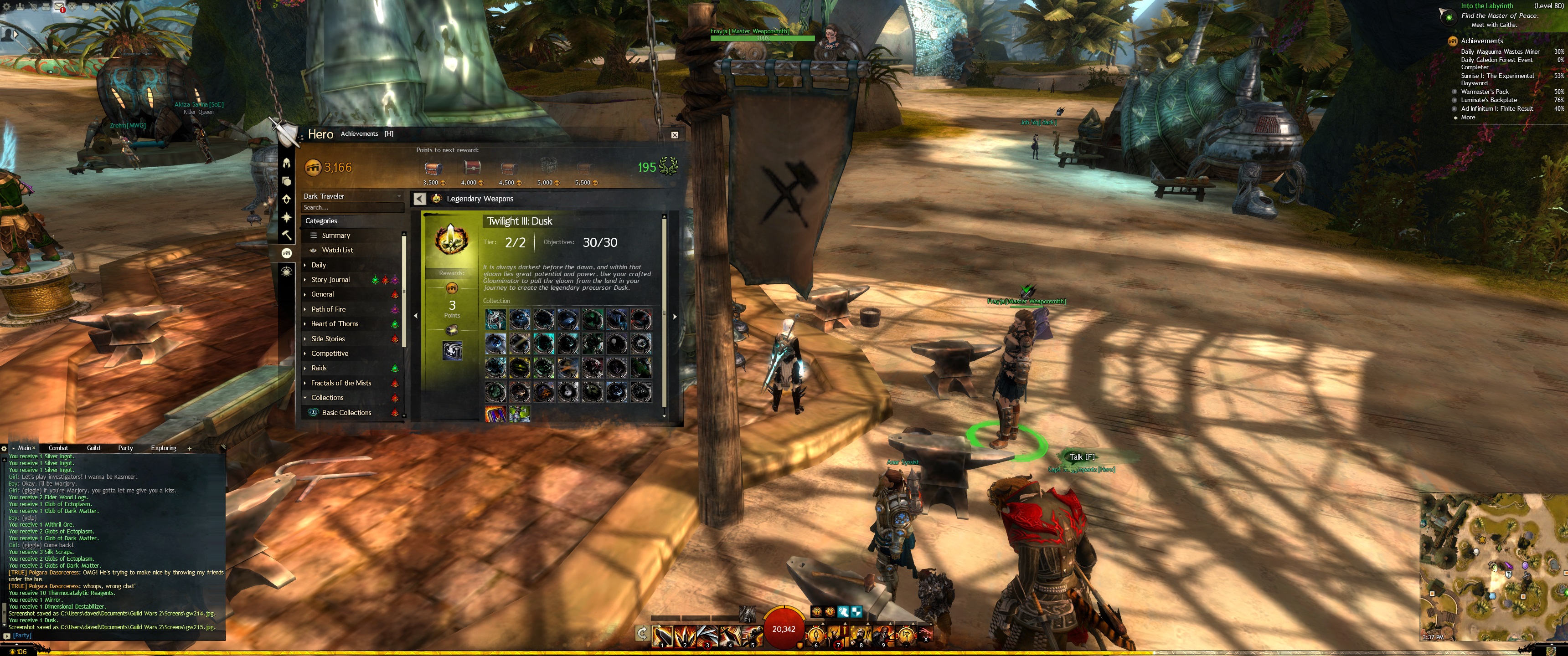The height and width of the screenshot is (656, 1568).
Task: Add a new chat tab
Action: click(189, 448)
